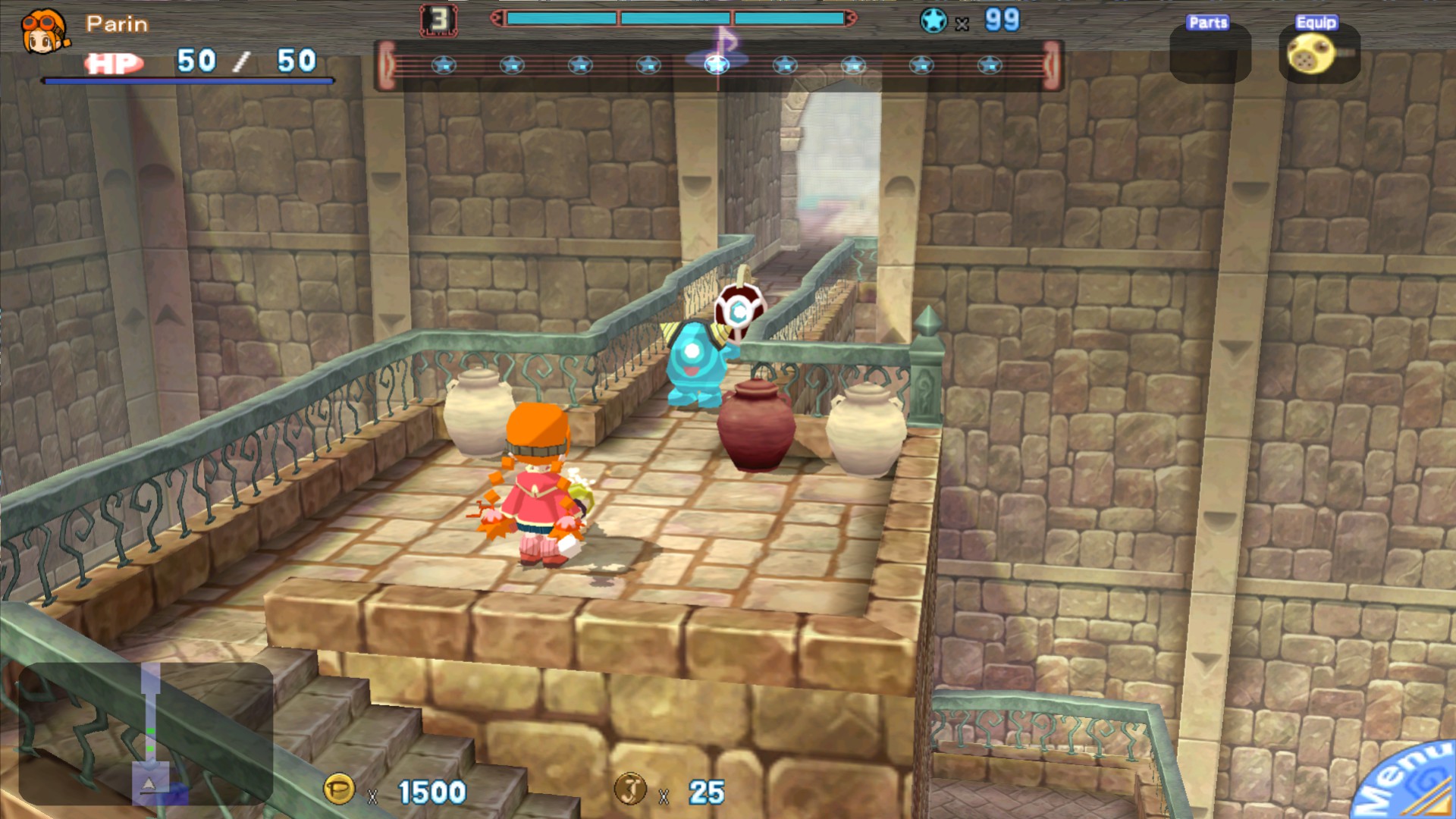Click the dungeon minimap
Image resolution: width=1456 pixels, height=819 pixels.
coord(146,733)
